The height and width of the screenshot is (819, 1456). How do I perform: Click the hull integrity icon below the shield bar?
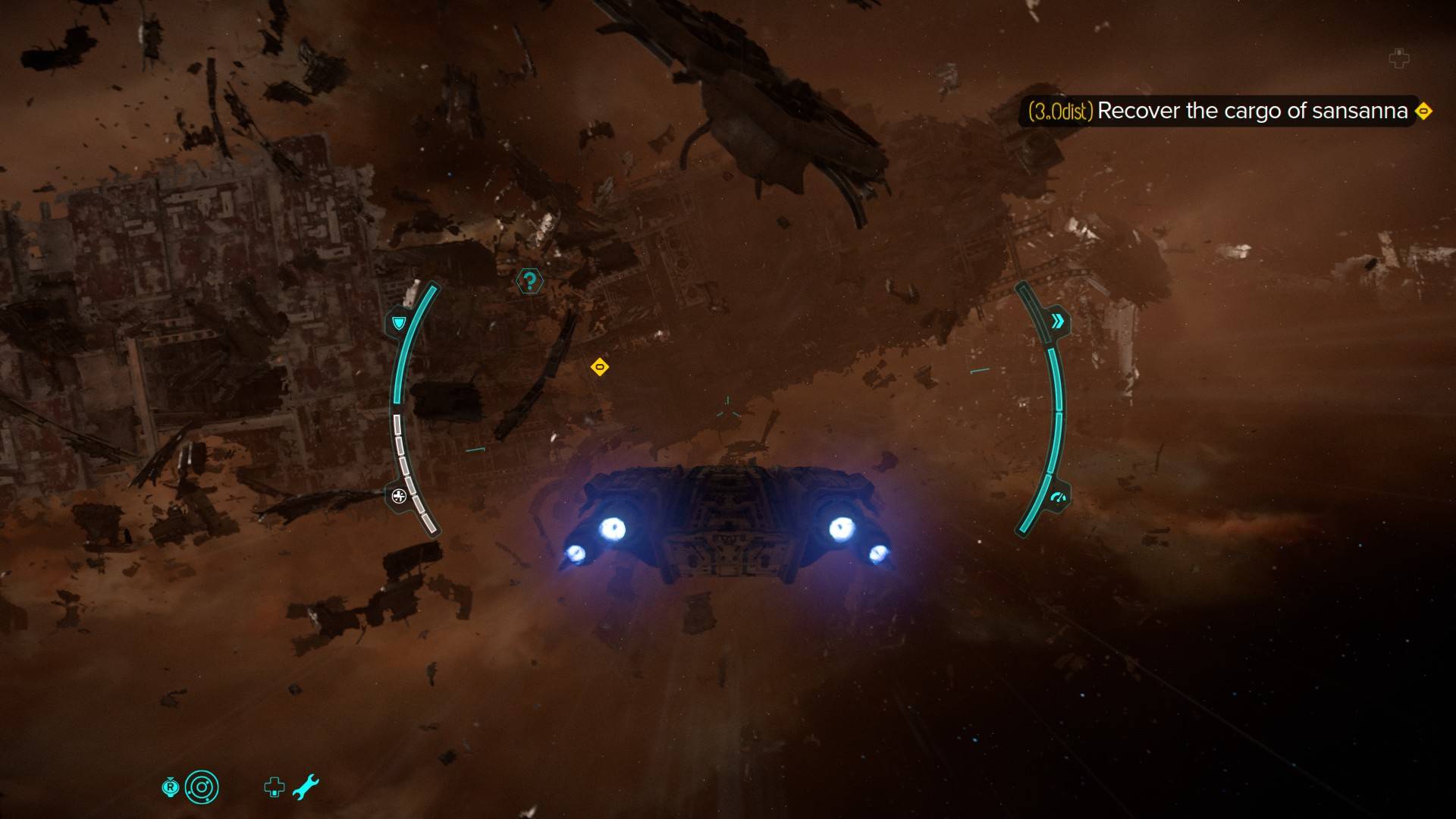[x=399, y=497]
